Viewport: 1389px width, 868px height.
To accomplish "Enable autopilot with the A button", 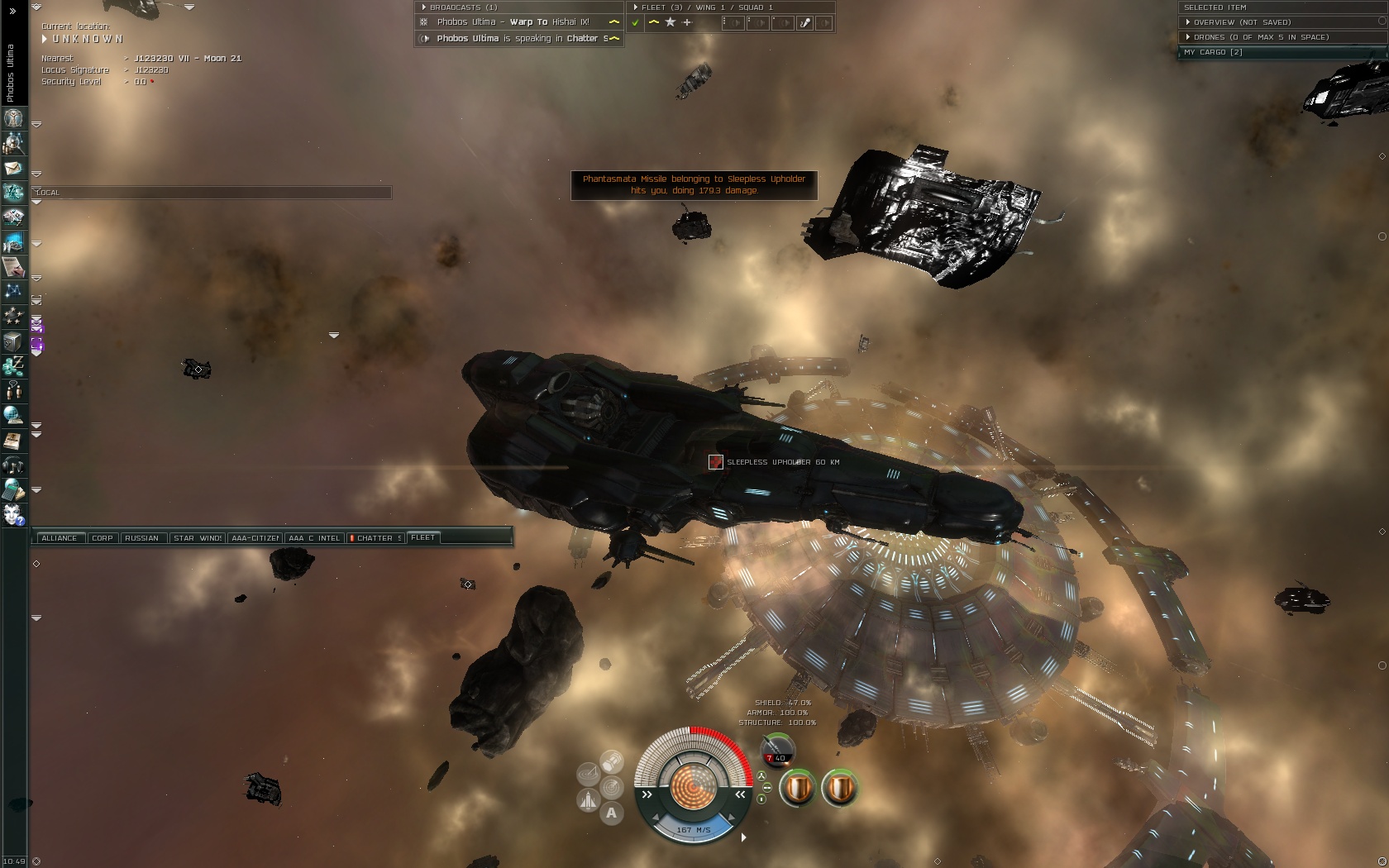I will (x=611, y=813).
